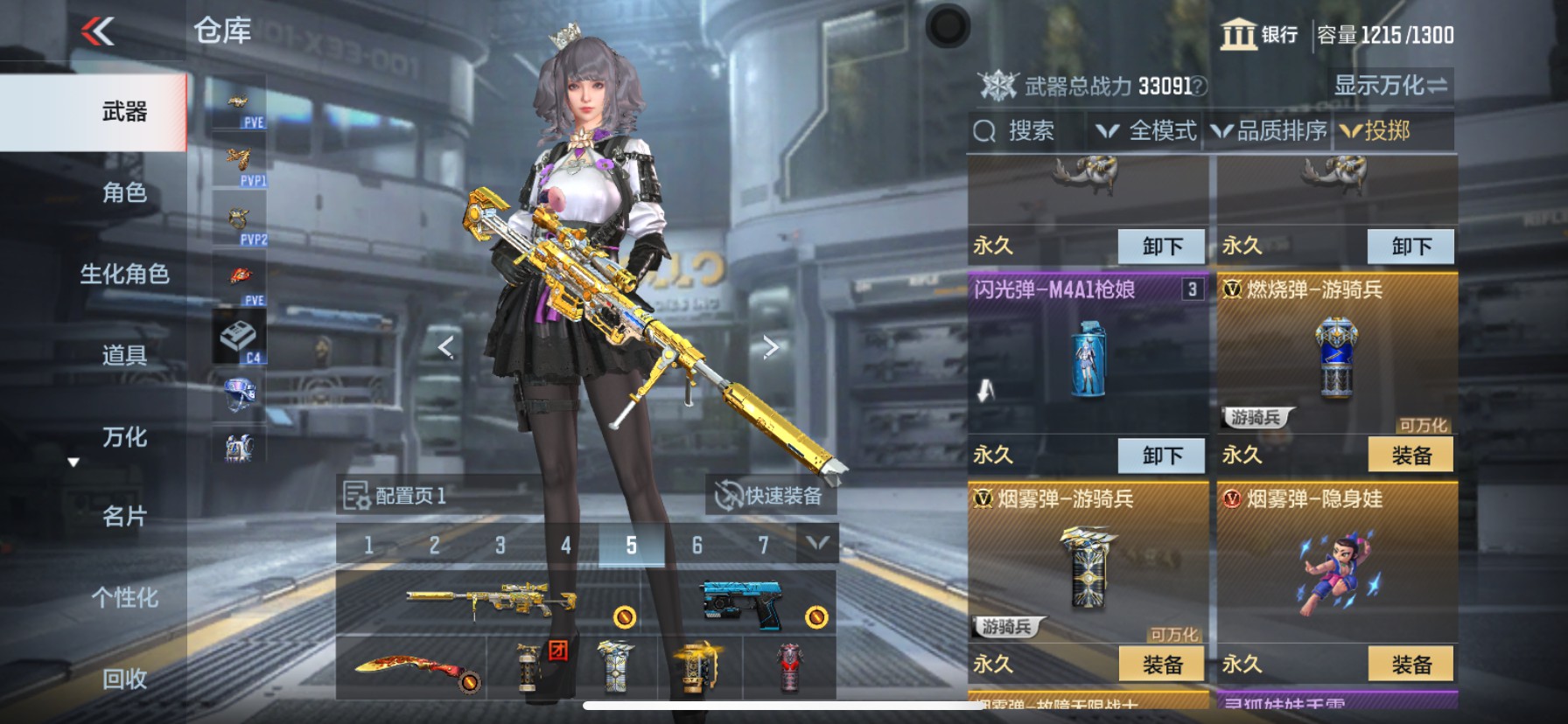Equip the 烟雾弹-隐身娃 smoke grenade
Image resolution: width=1568 pixels, height=724 pixels.
(1410, 665)
